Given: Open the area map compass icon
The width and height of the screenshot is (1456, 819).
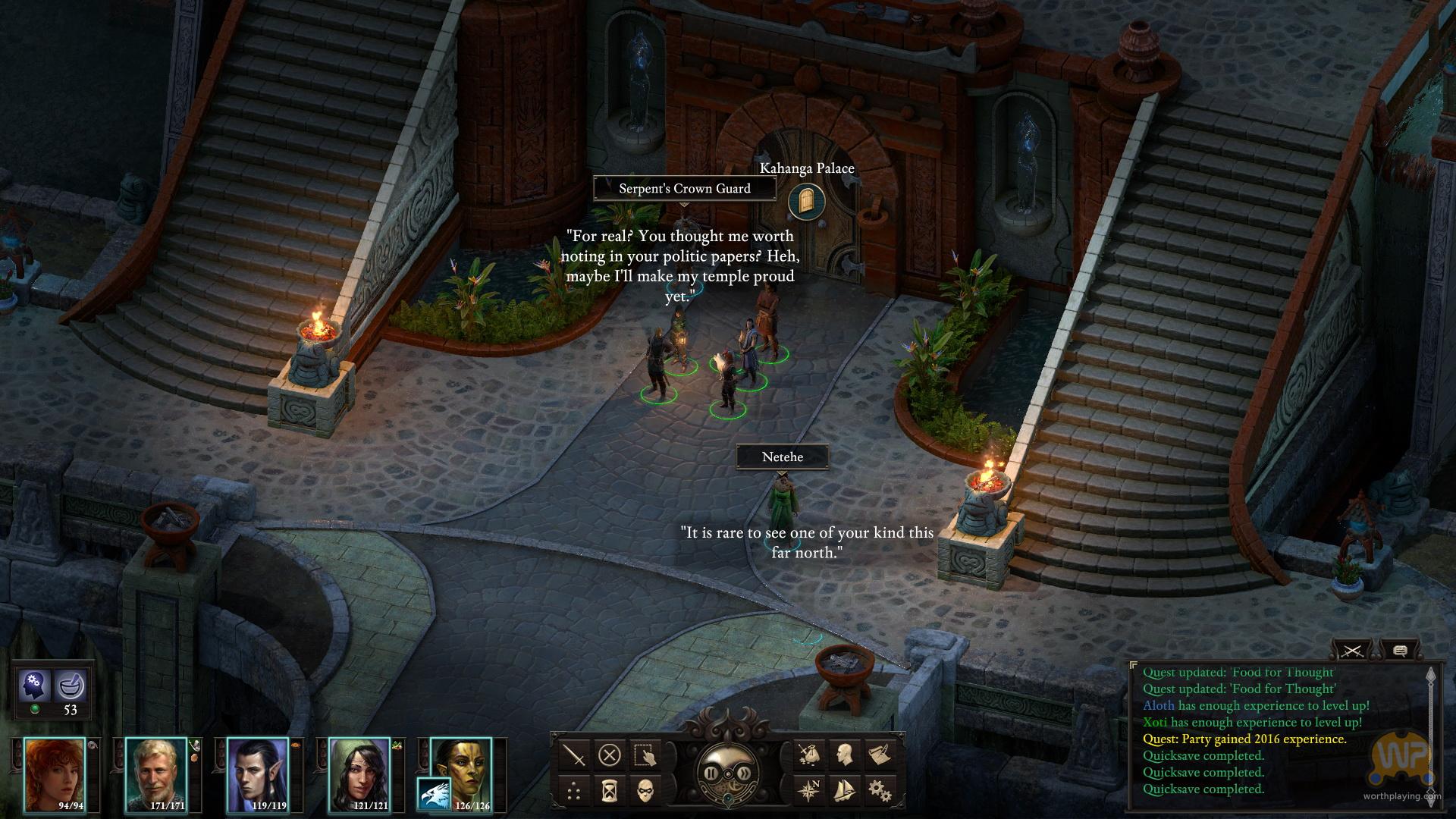Looking at the screenshot, I should click(808, 792).
